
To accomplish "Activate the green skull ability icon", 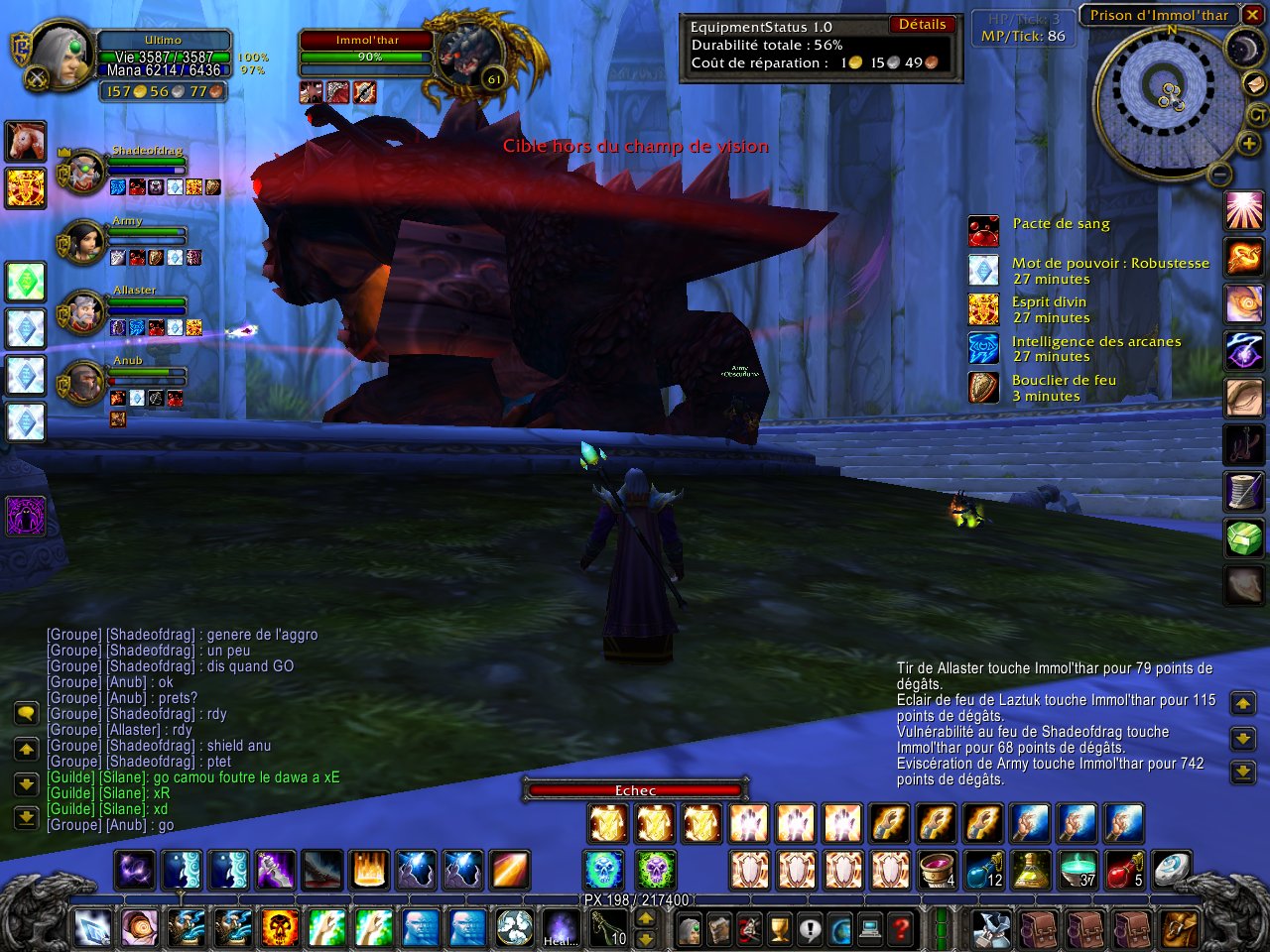I will pos(655,870).
